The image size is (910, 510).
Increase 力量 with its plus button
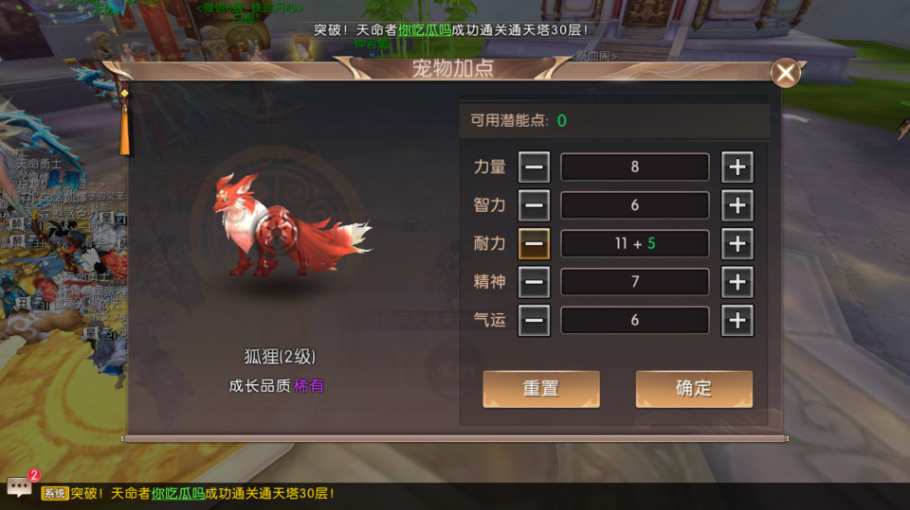(737, 167)
